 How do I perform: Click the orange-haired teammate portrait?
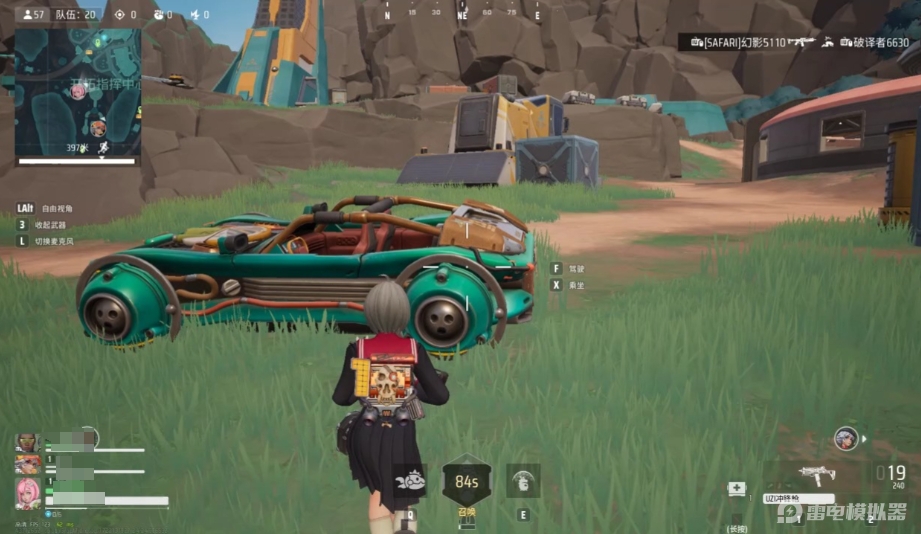point(27,464)
